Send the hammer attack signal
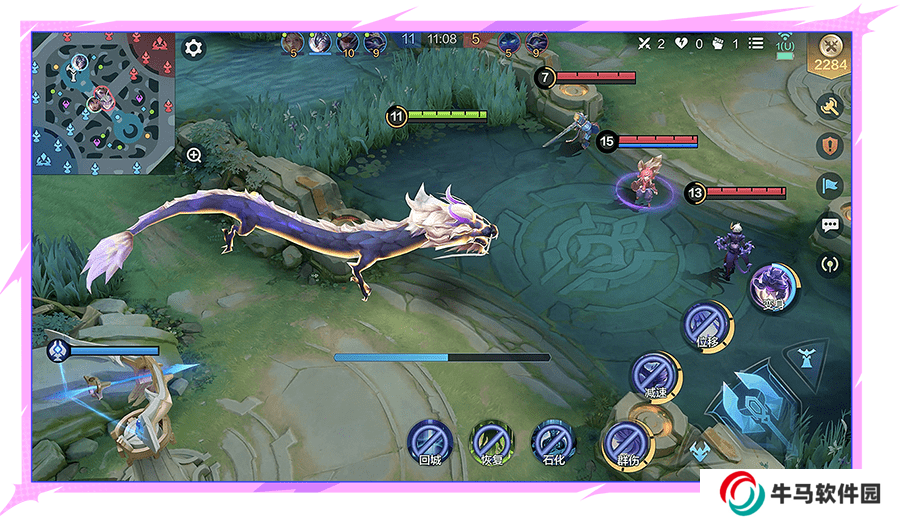 click(x=829, y=106)
